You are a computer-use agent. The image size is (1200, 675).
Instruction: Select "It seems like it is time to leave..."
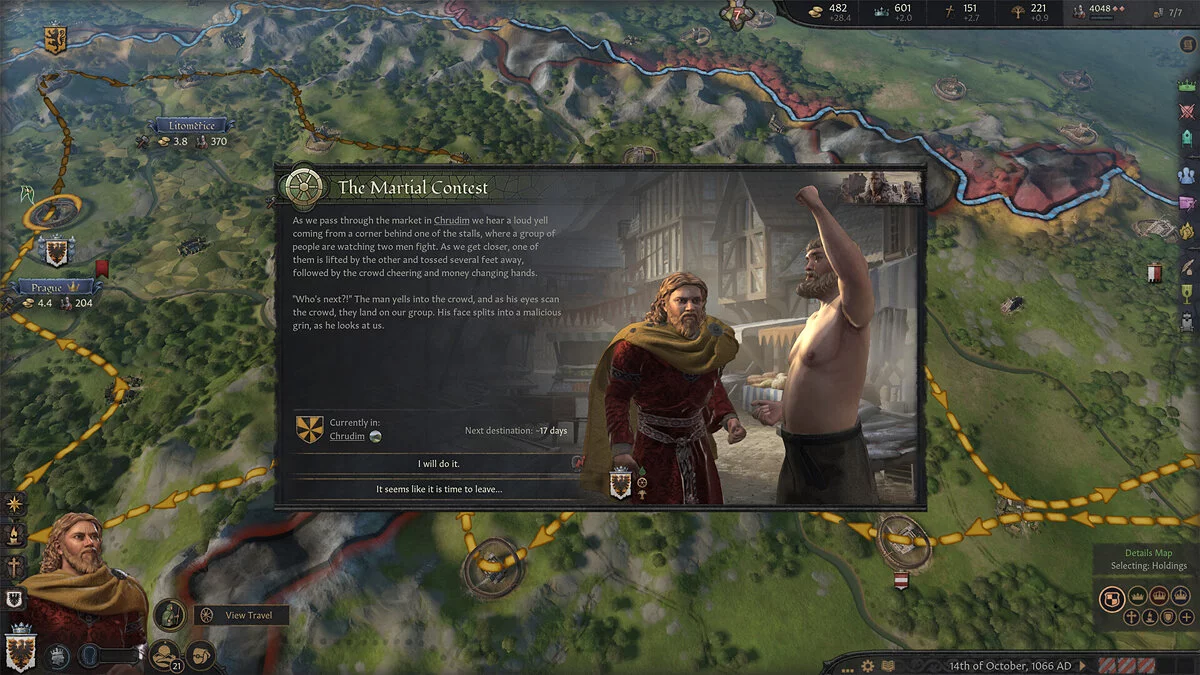pyautogui.click(x=438, y=489)
